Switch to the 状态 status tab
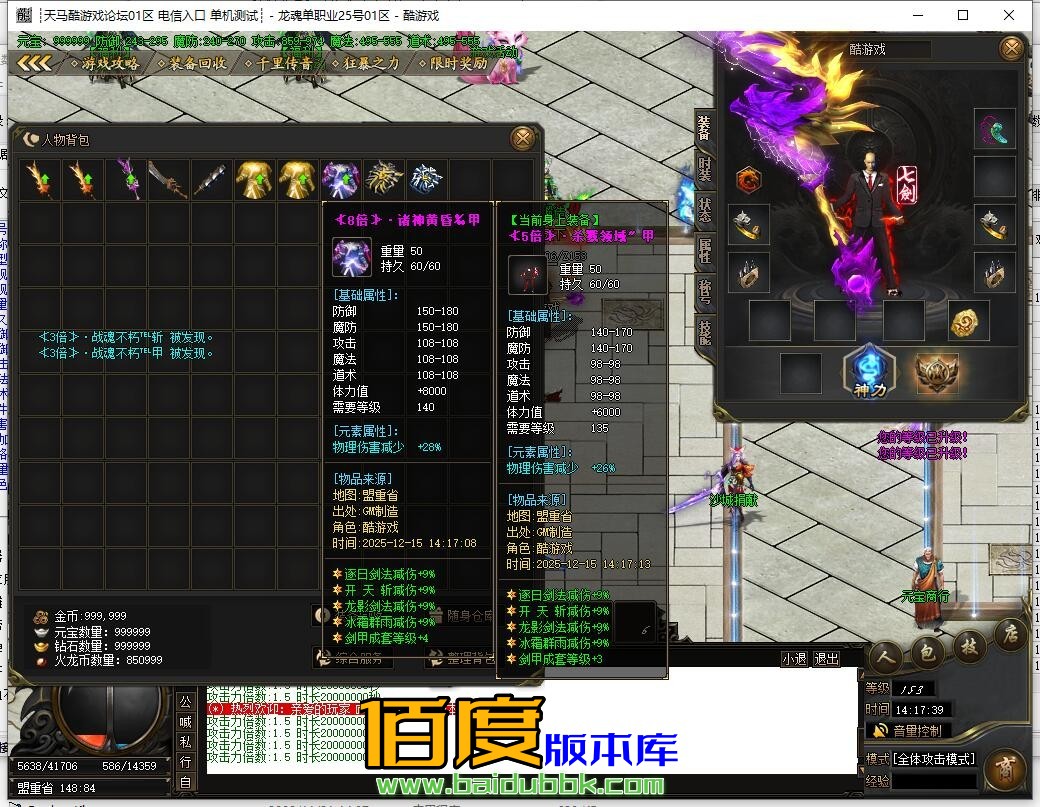This screenshot has height=807, width=1040. click(x=705, y=209)
